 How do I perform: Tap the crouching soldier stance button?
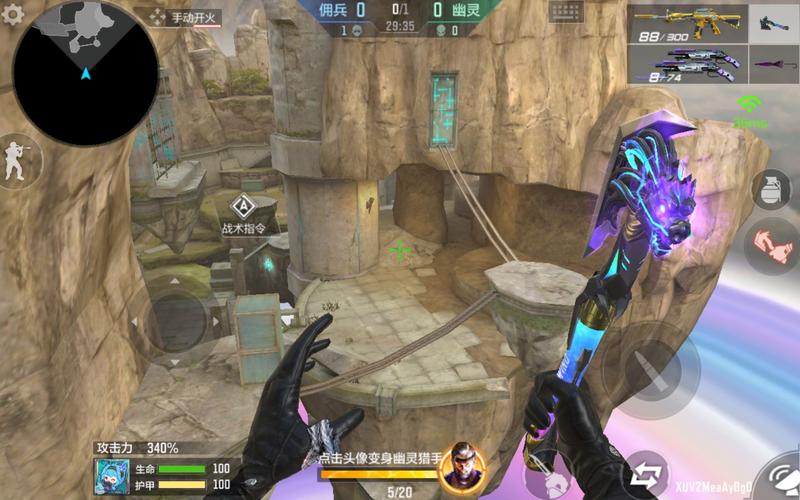click(x=17, y=160)
